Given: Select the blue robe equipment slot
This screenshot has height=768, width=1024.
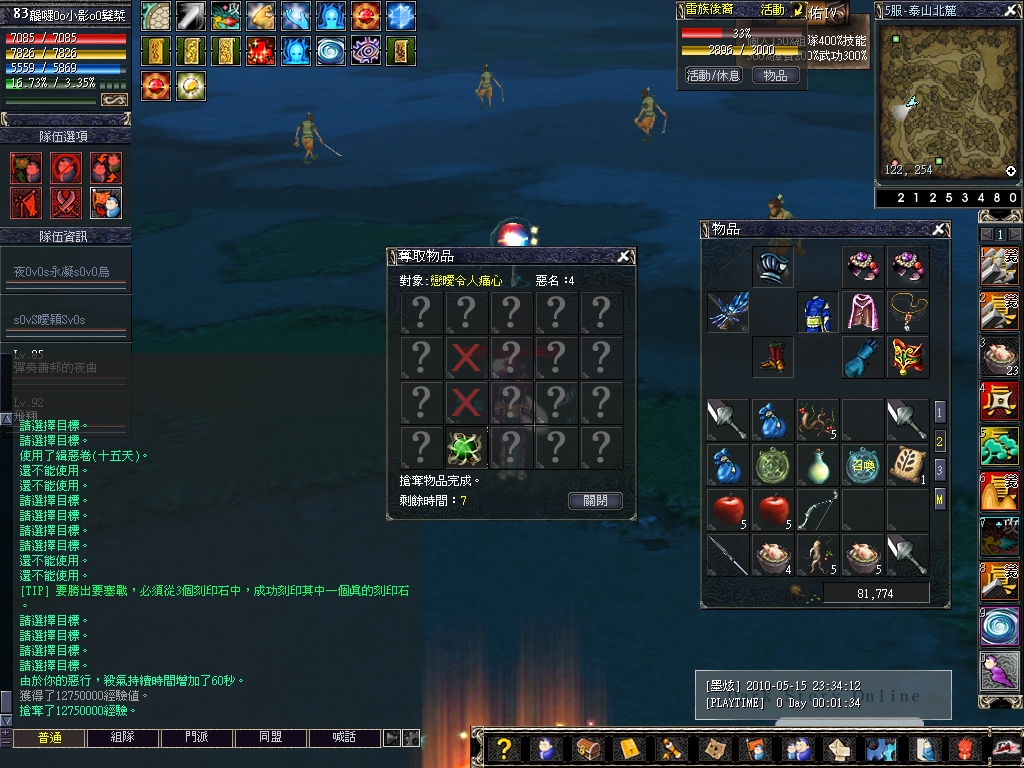Looking at the screenshot, I should pos(816,312).
